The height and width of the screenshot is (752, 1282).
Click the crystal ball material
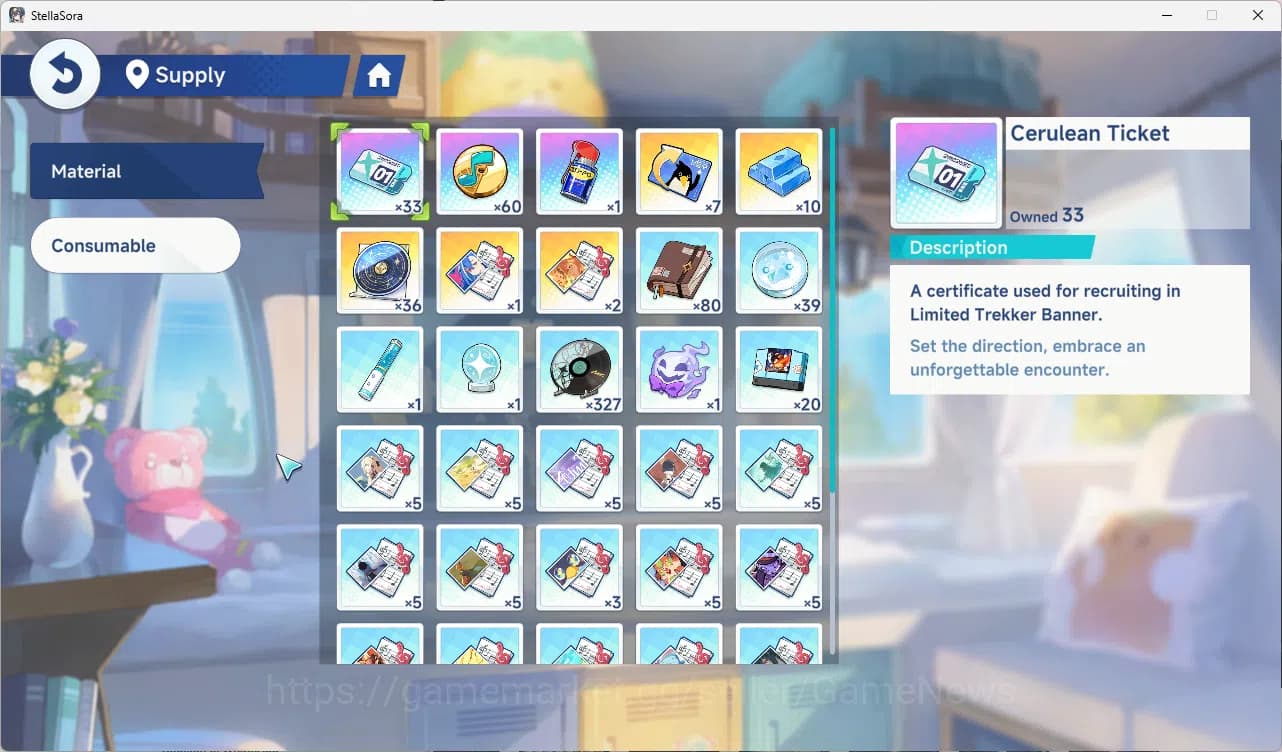pyautogui.click(x=480, y=369)
